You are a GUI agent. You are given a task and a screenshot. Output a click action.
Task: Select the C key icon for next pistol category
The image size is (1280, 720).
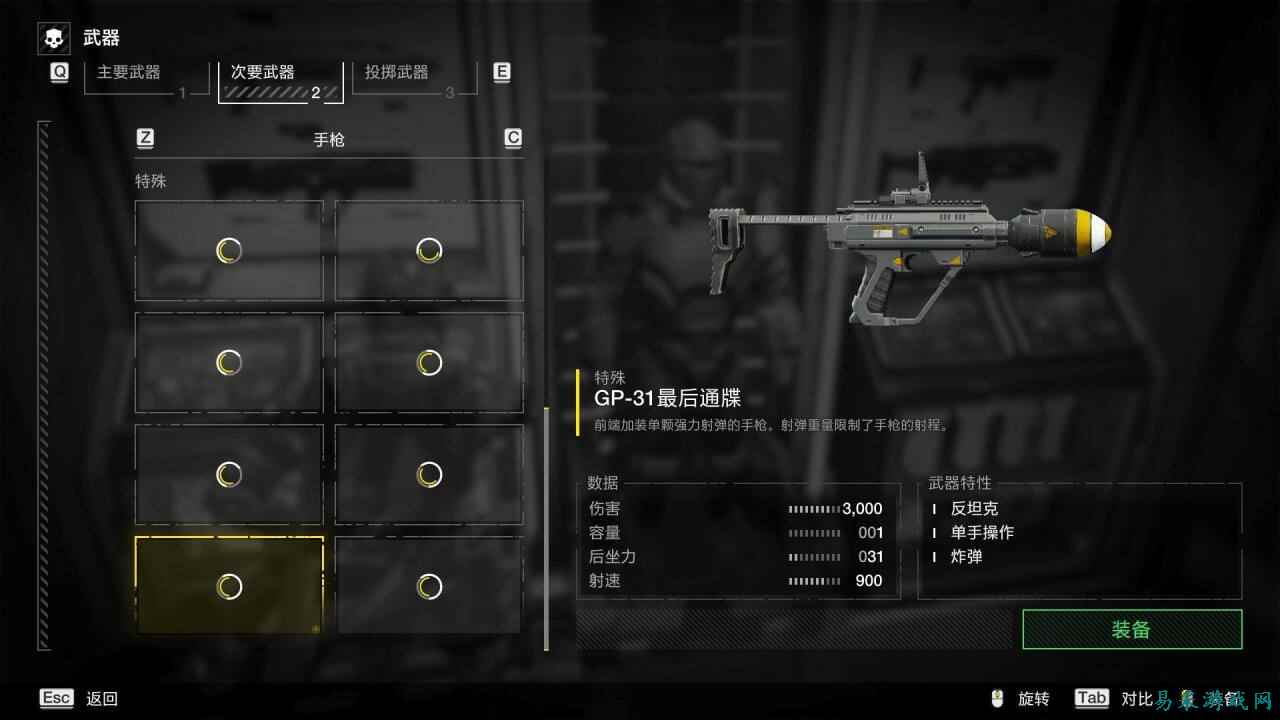[512, 138]
